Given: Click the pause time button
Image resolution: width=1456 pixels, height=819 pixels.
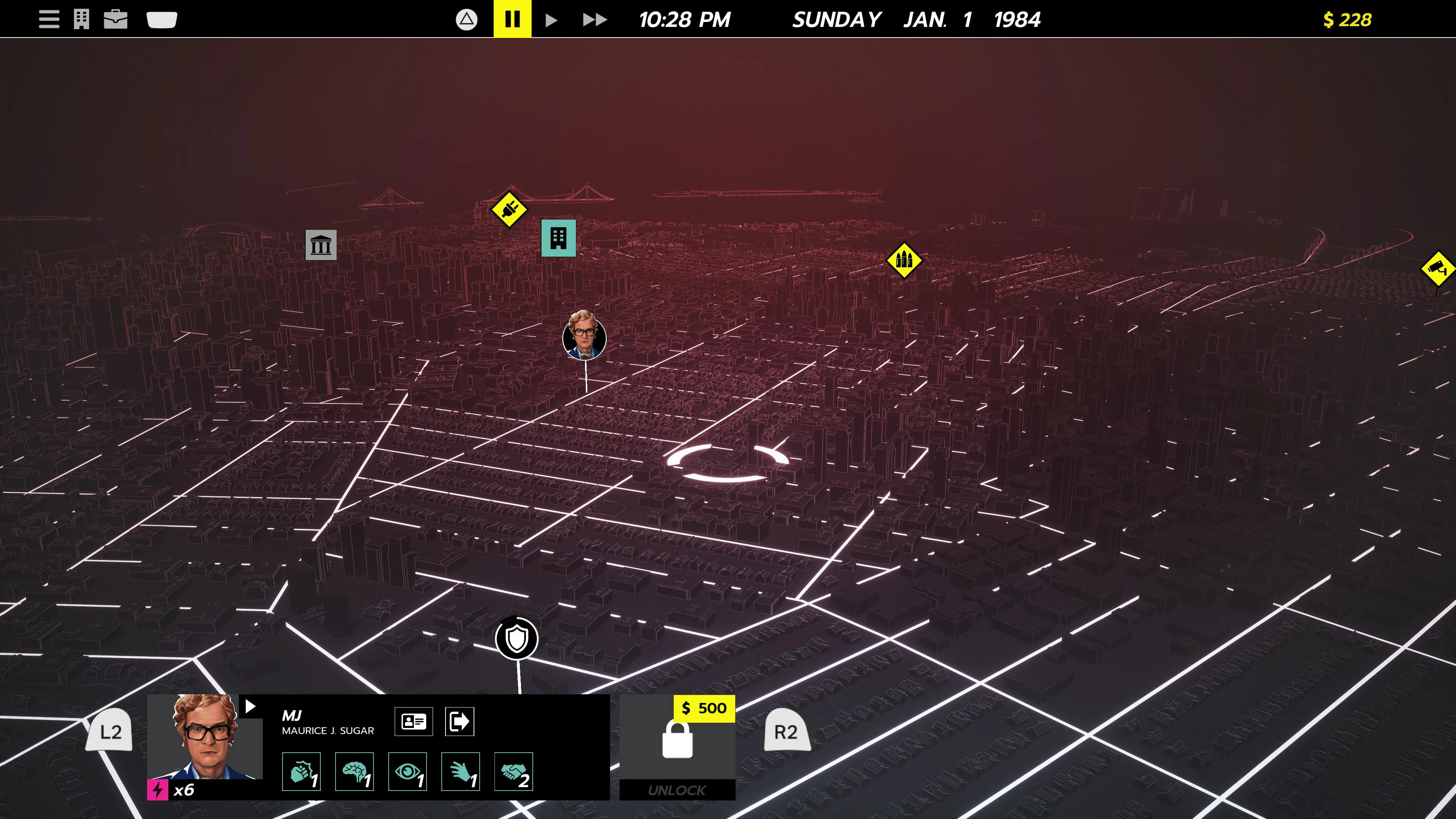Looking at the screenshot, I should tap(512, 19).
